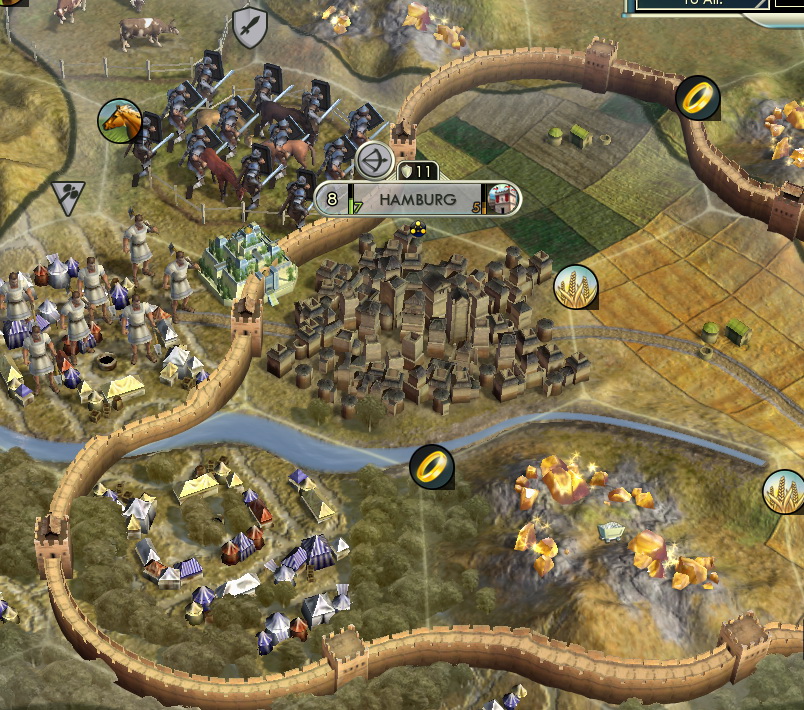Click the production building icon on Hamburg's banner
Image resolution: width=804 pixels, height=710 pixels.
pyautogui.click(x=505, y=199)
